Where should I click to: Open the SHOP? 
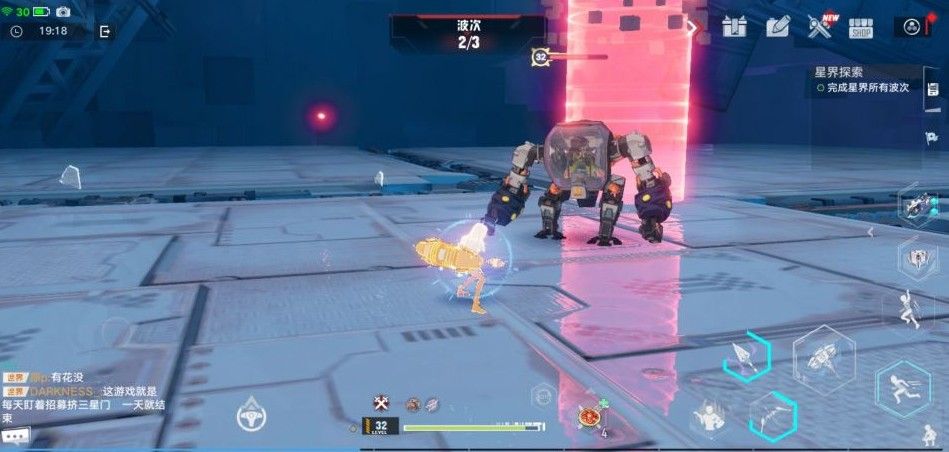pos(861,28)
